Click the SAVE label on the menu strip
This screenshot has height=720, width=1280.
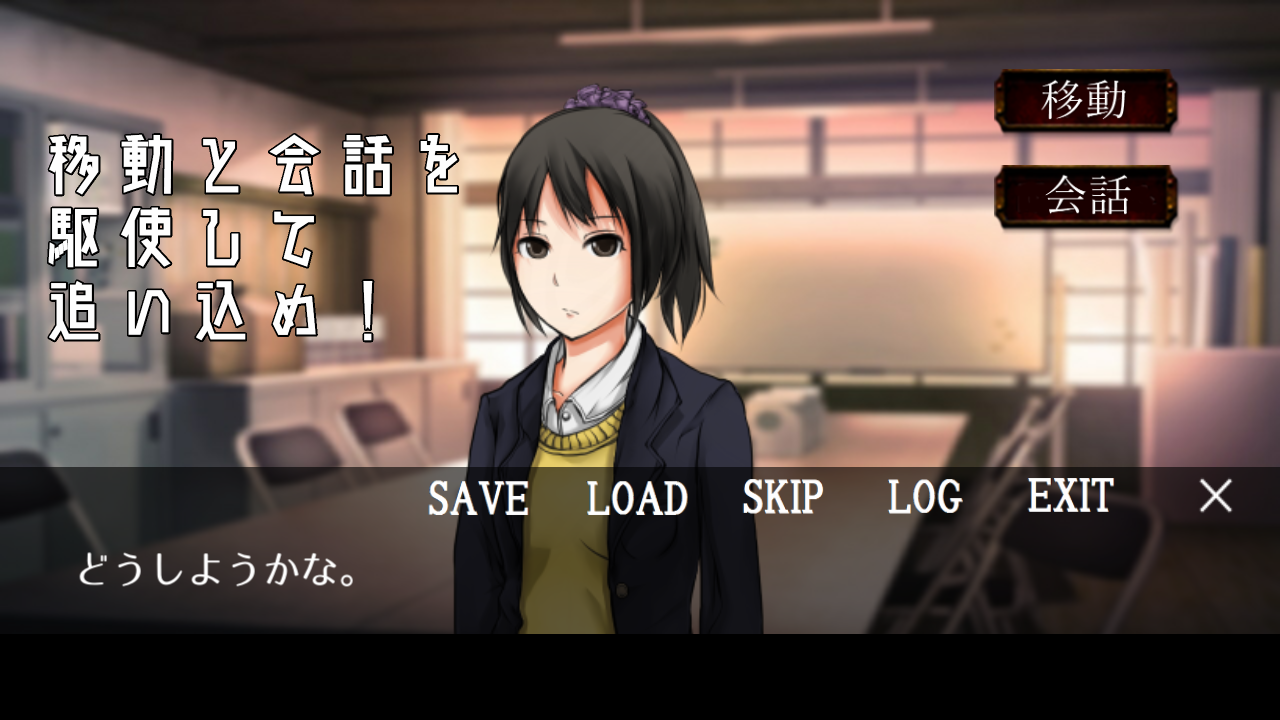pyautogui.click(x=477, y=498)
